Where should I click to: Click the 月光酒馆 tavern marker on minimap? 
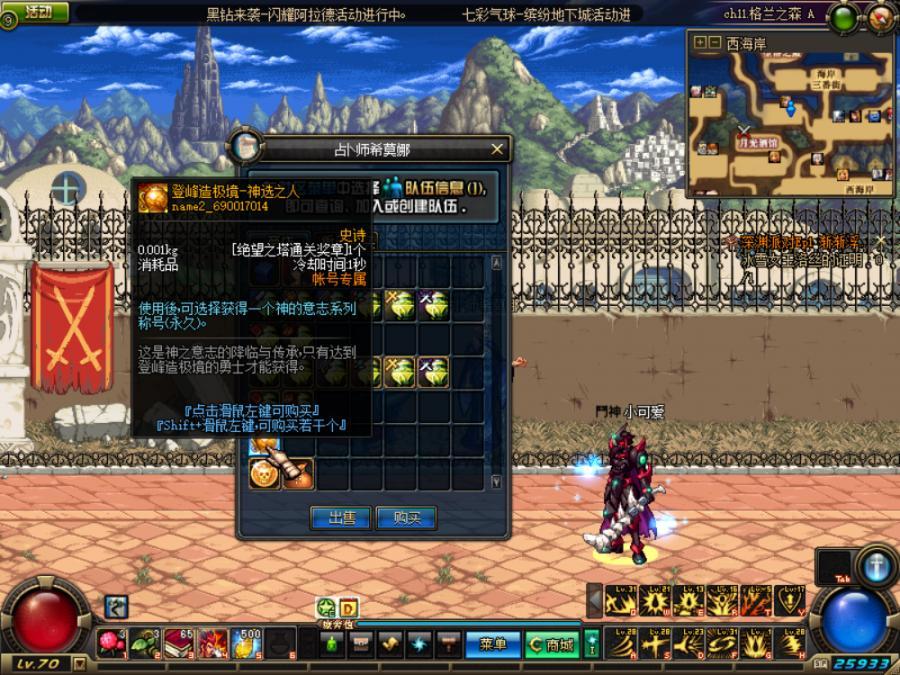(759, 143)
